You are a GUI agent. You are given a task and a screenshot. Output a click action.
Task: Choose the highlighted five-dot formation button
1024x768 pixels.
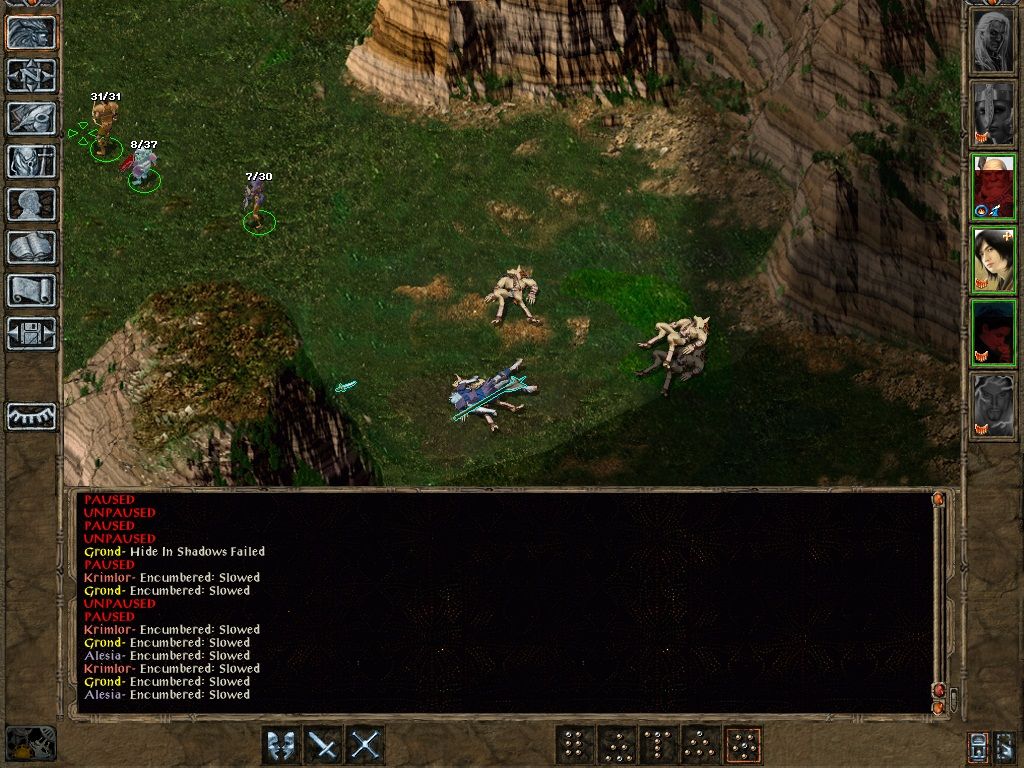(x=743, y=745)
